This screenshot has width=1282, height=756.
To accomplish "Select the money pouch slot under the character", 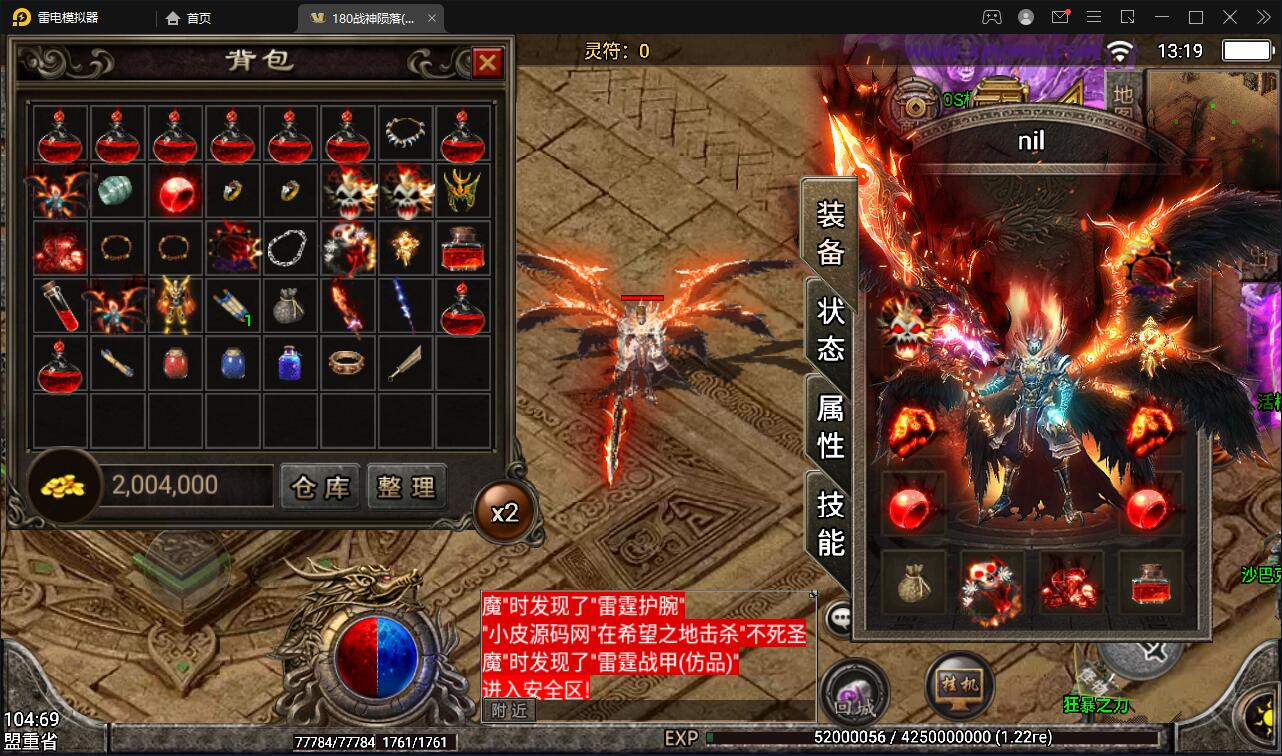I will tap(914, 583).
